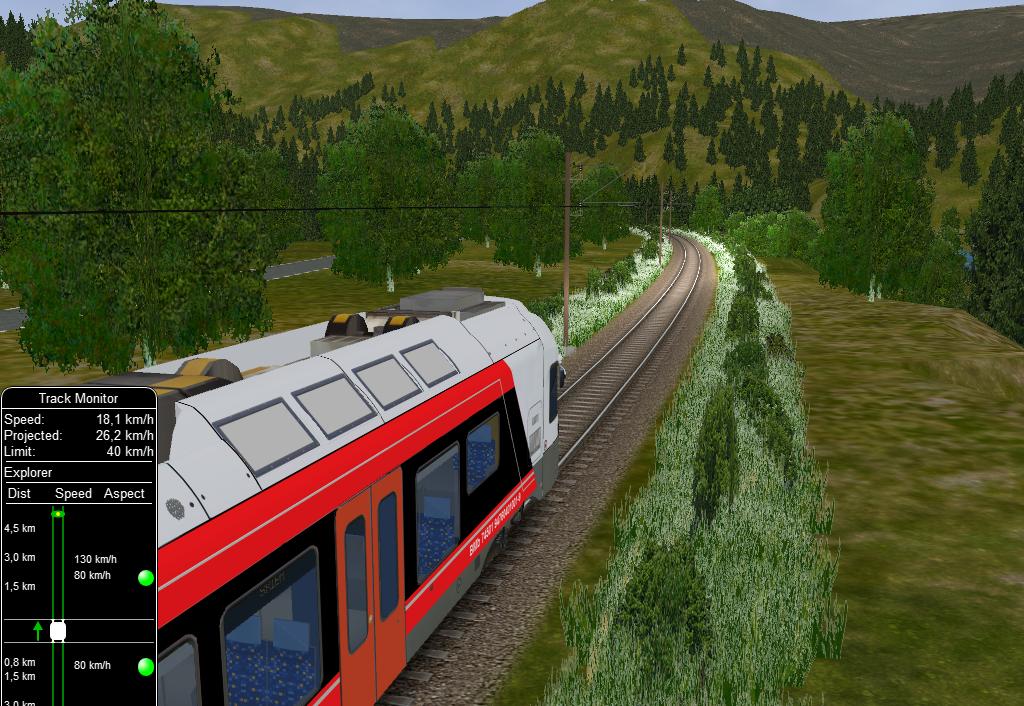Click the Track Monitor title bar
The height and width of the screenshot is (706, 1024).
(x=78, y=399)
